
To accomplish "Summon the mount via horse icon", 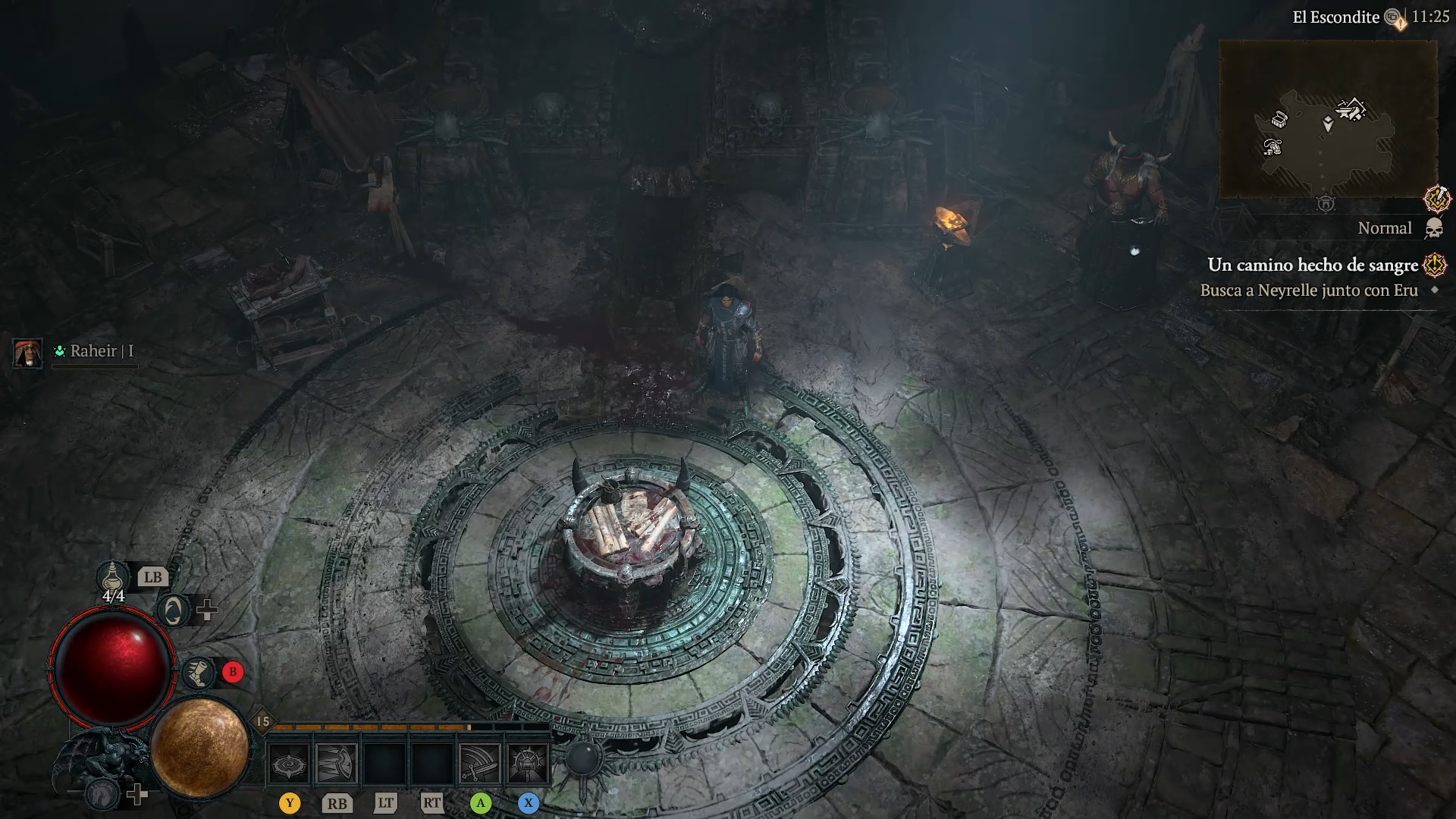I will coord(103,794).
